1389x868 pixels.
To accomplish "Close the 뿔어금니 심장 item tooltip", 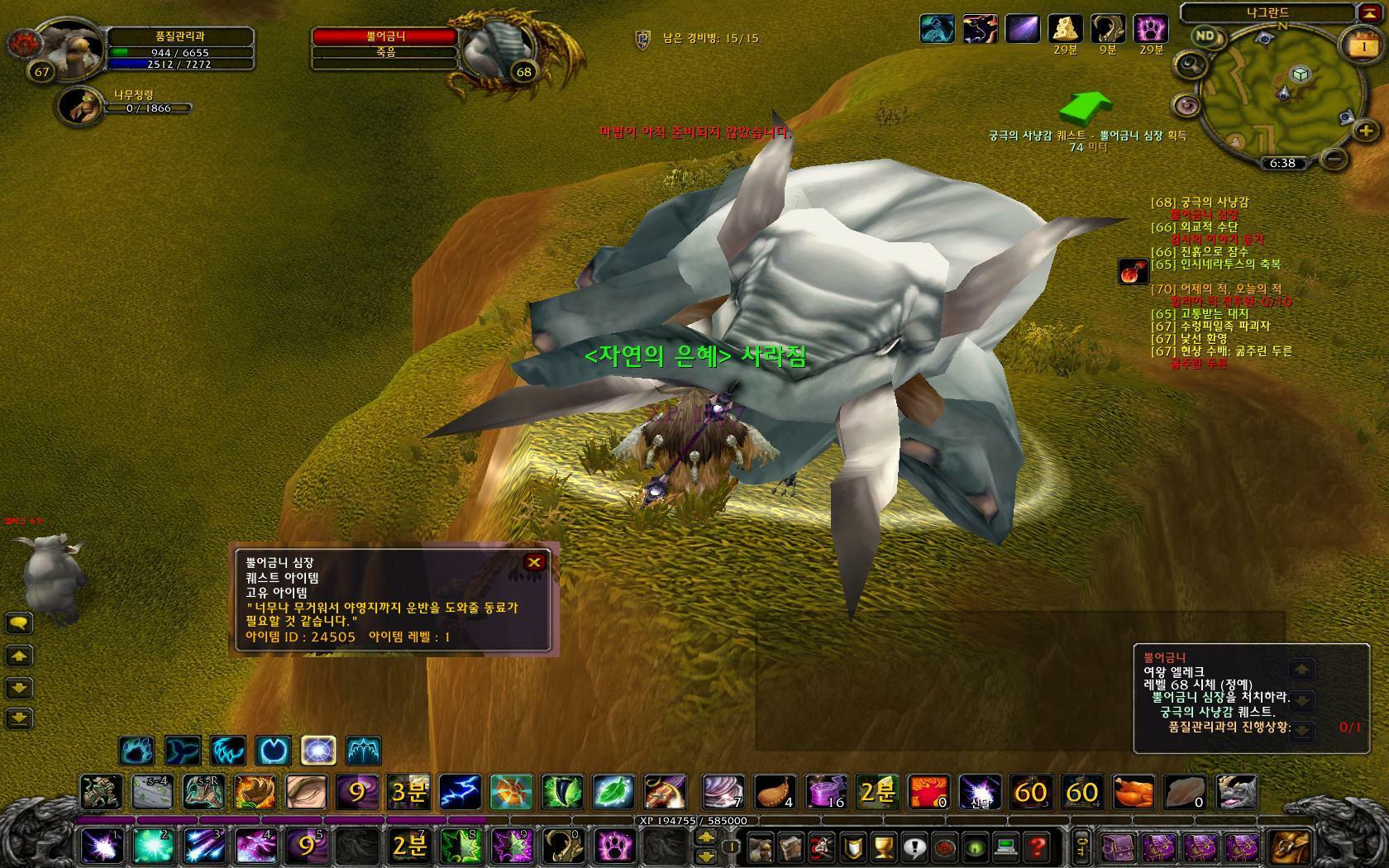I will [534, 563].
